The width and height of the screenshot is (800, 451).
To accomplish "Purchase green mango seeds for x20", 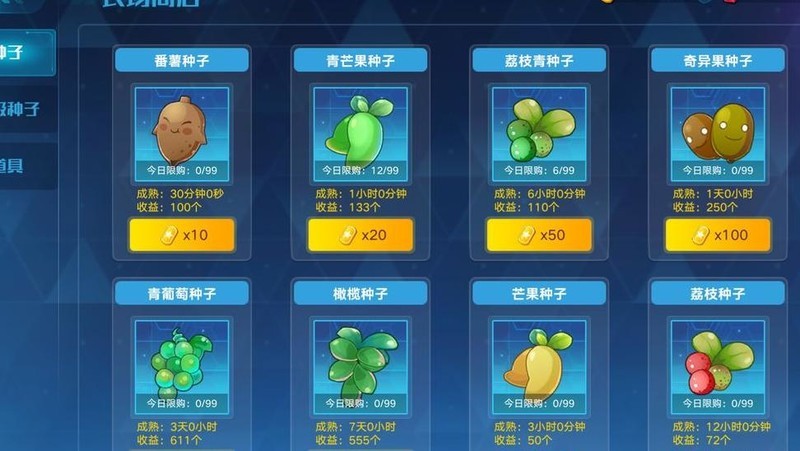I will 360,235.
